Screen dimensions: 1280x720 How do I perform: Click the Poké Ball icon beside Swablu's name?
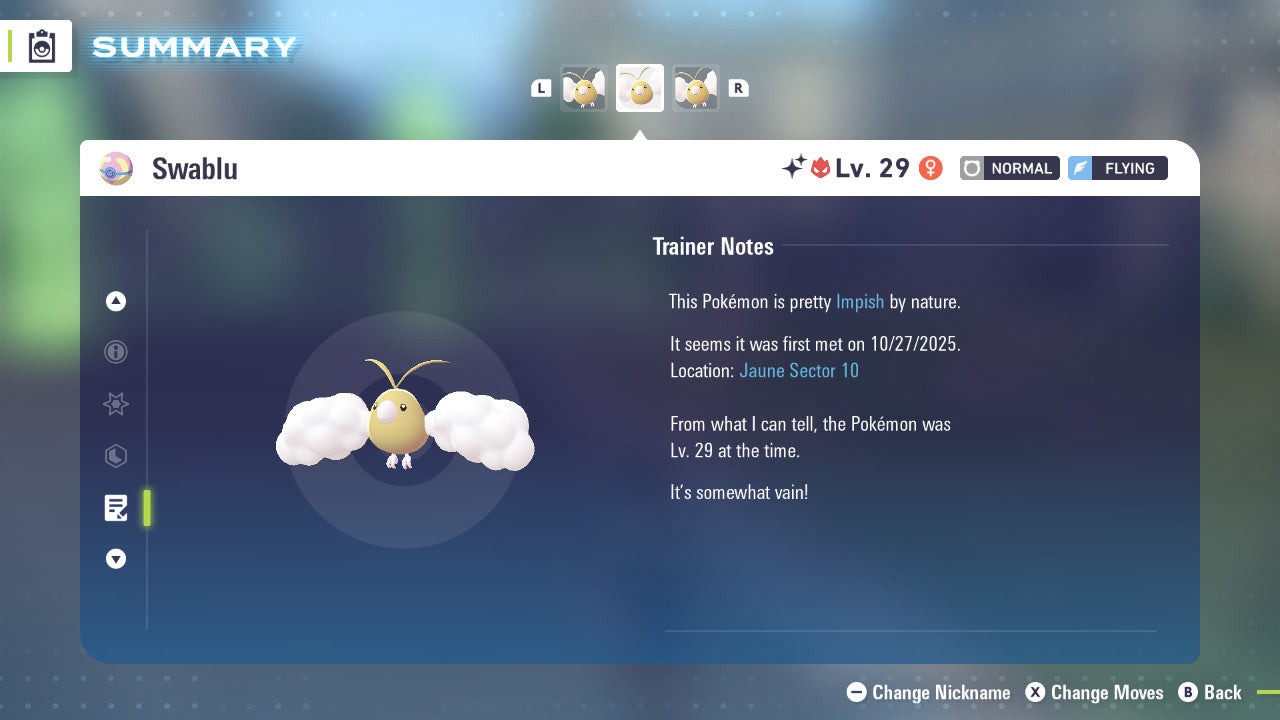click(116, 168)
